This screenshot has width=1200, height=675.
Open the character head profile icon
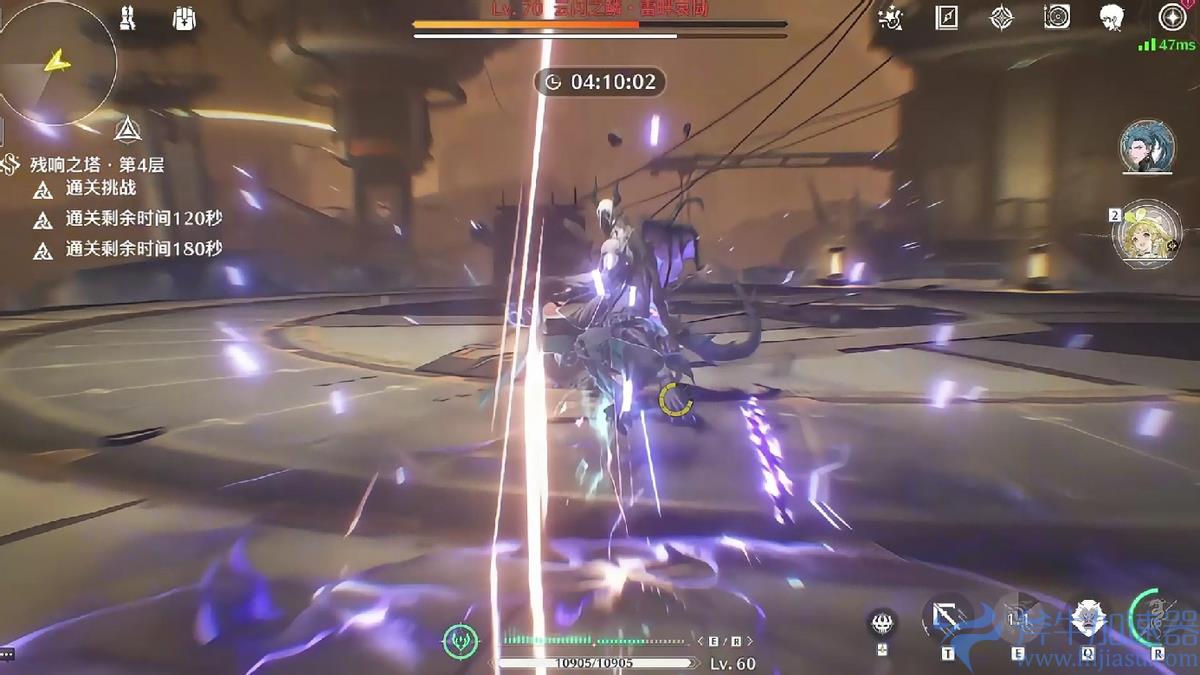click(1112, 17)
